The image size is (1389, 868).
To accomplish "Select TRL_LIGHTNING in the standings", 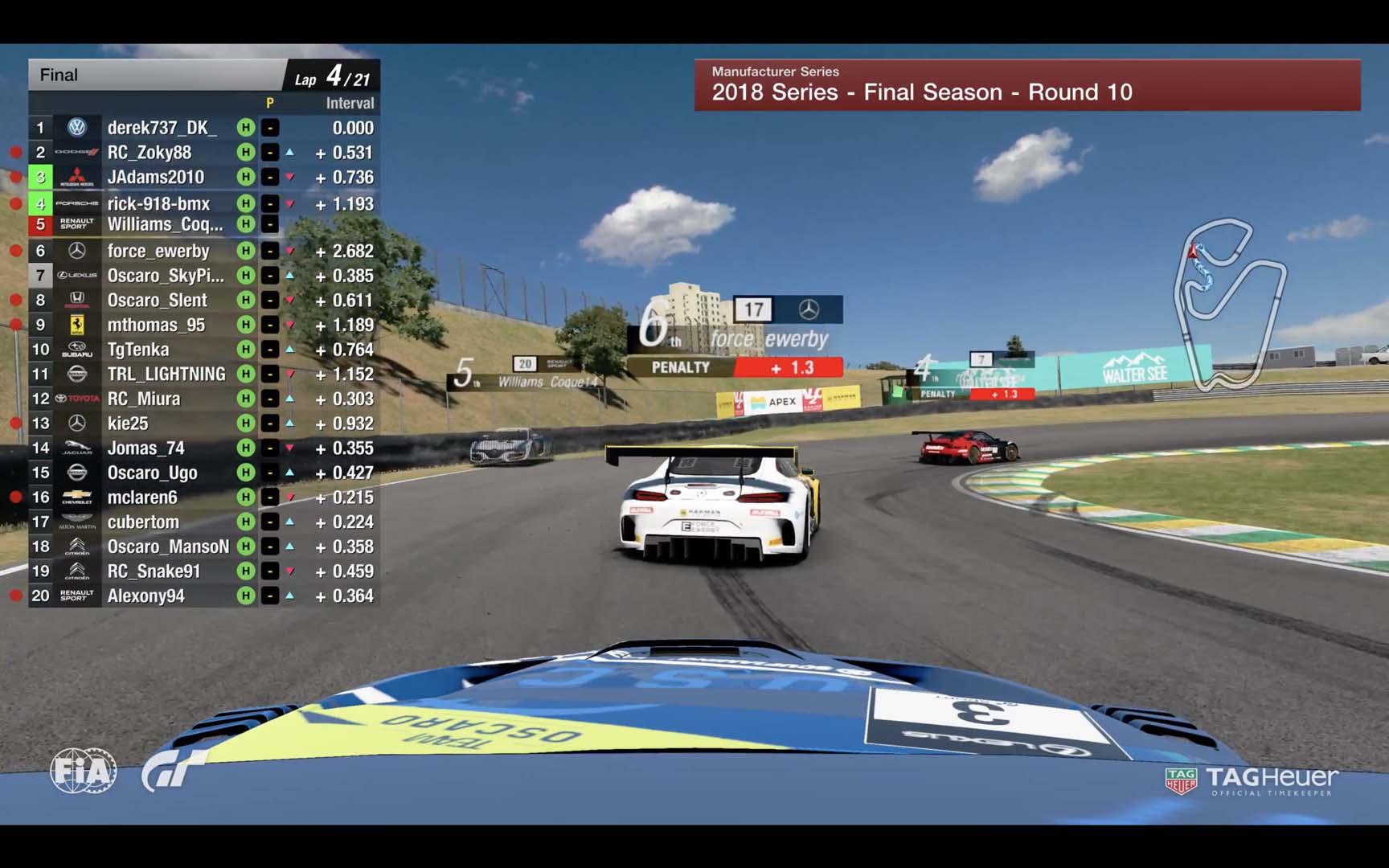I will pyautogui.click(x=166, y=375).
